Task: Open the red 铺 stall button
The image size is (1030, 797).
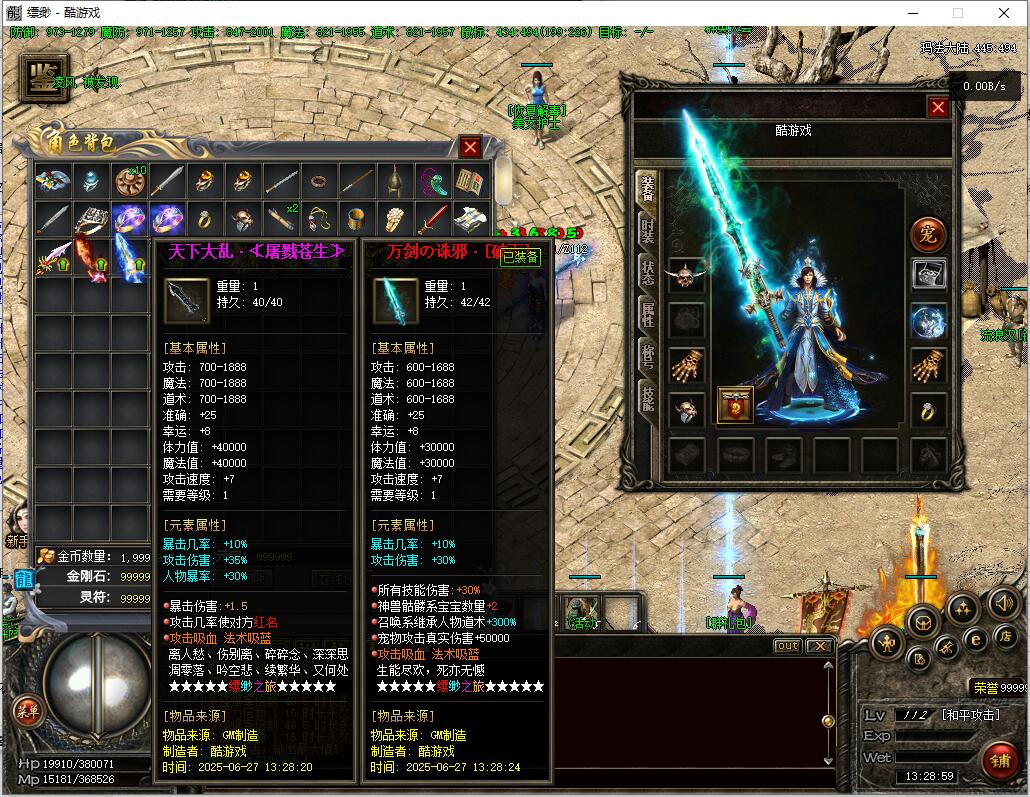Action: click(998, 761)
